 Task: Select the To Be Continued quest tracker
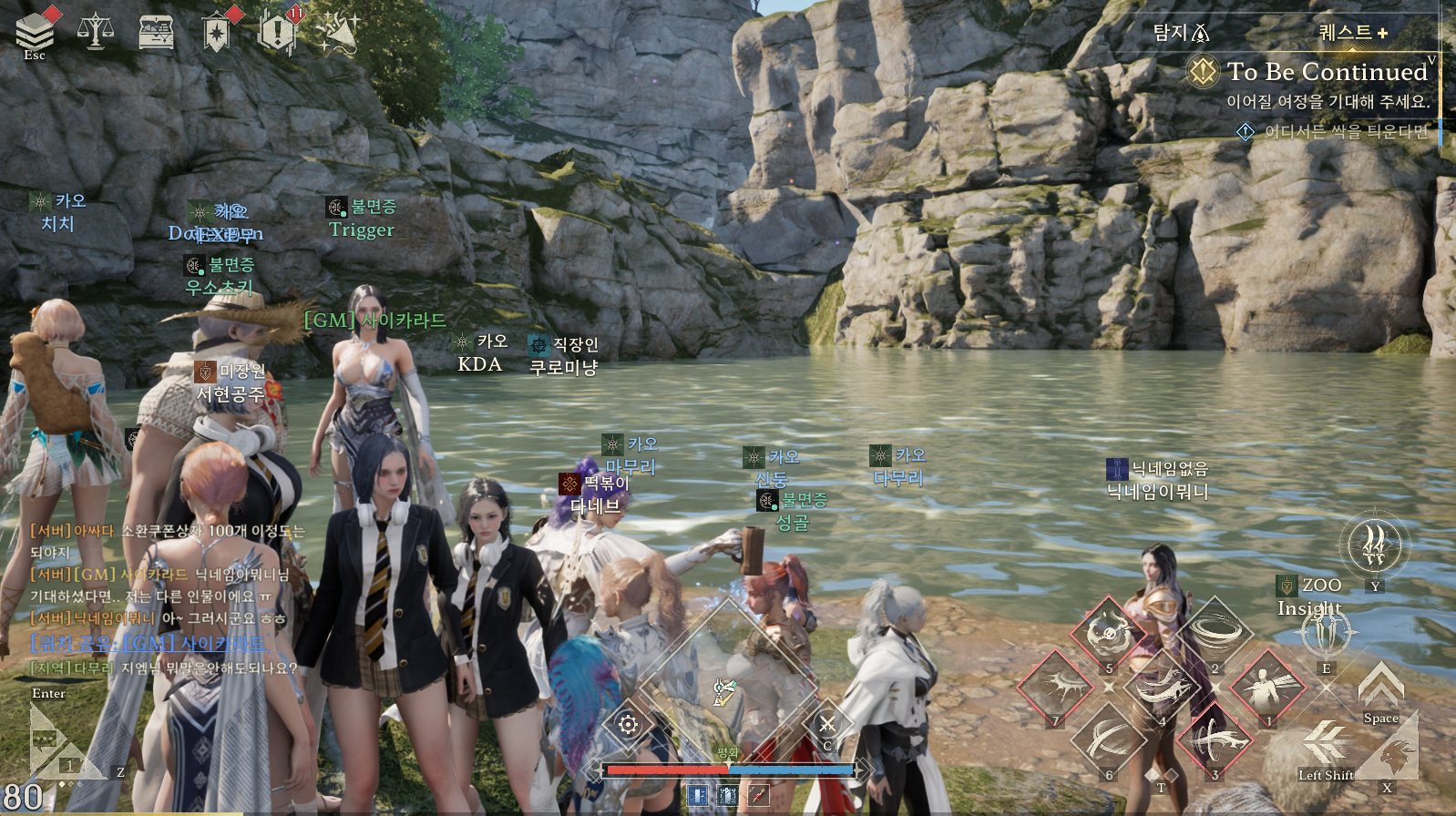1326,72
